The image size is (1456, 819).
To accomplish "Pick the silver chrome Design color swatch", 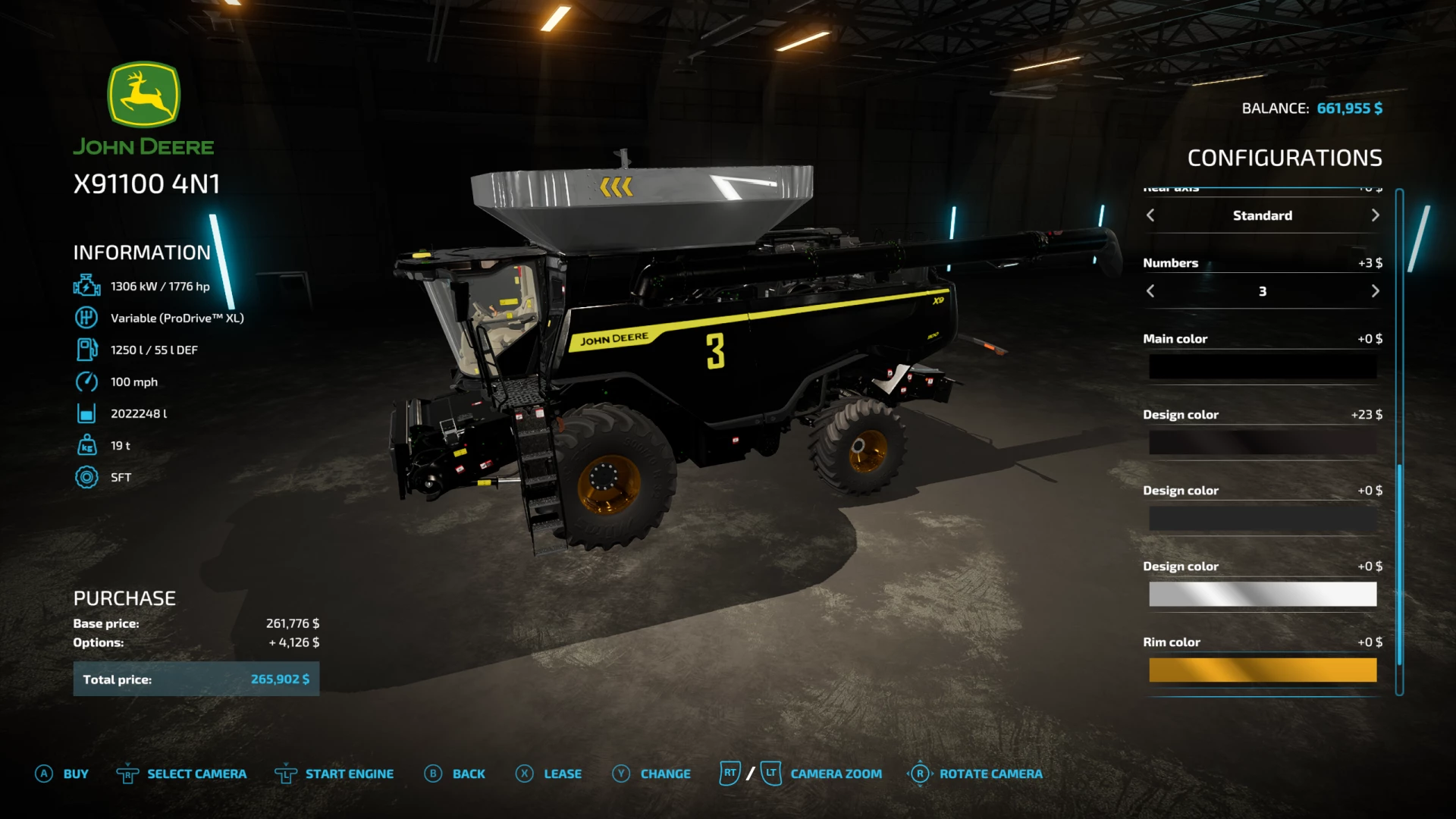I will 1262,595.
